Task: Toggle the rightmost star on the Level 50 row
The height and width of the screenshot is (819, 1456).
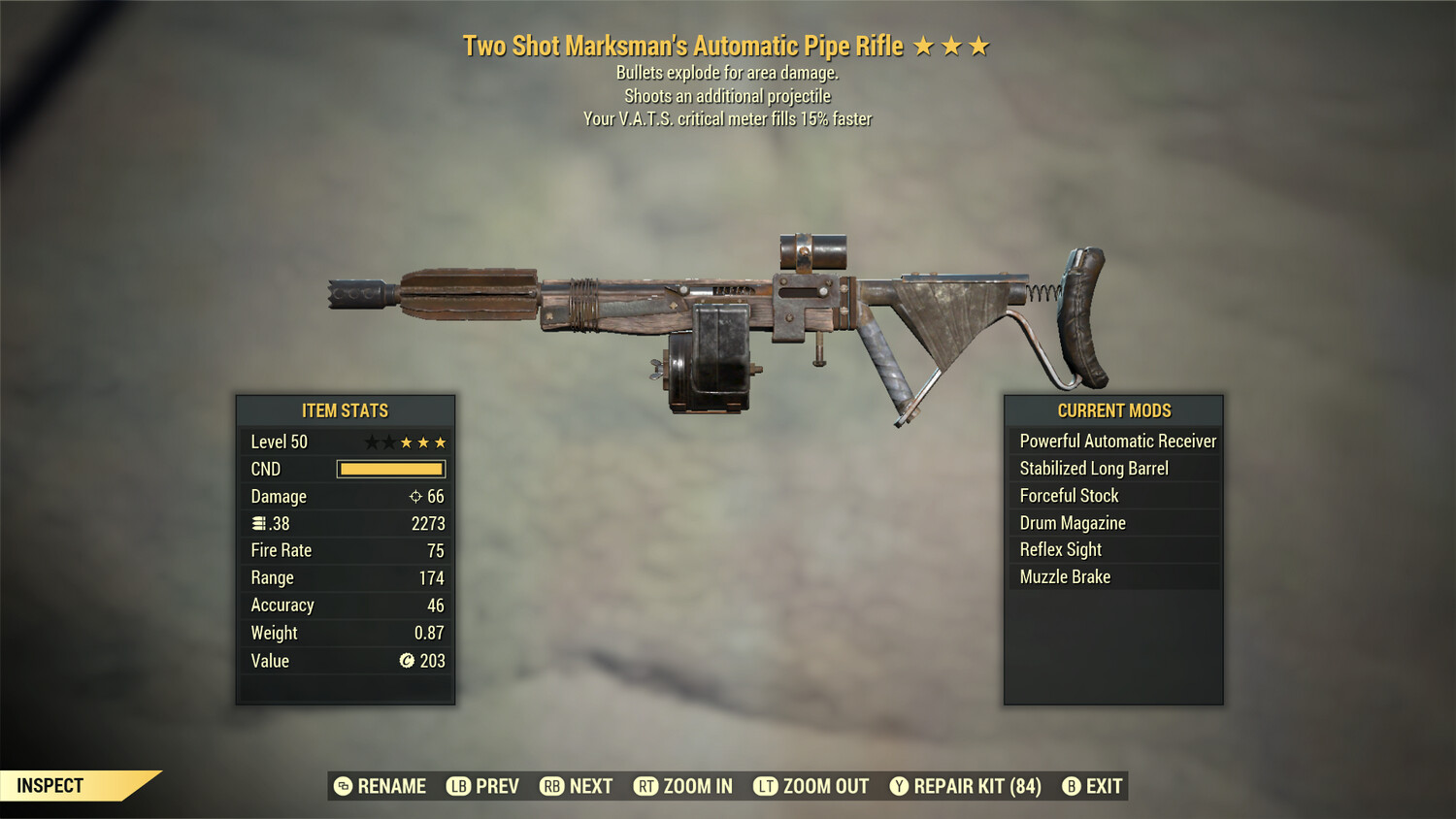Action: 440,442
